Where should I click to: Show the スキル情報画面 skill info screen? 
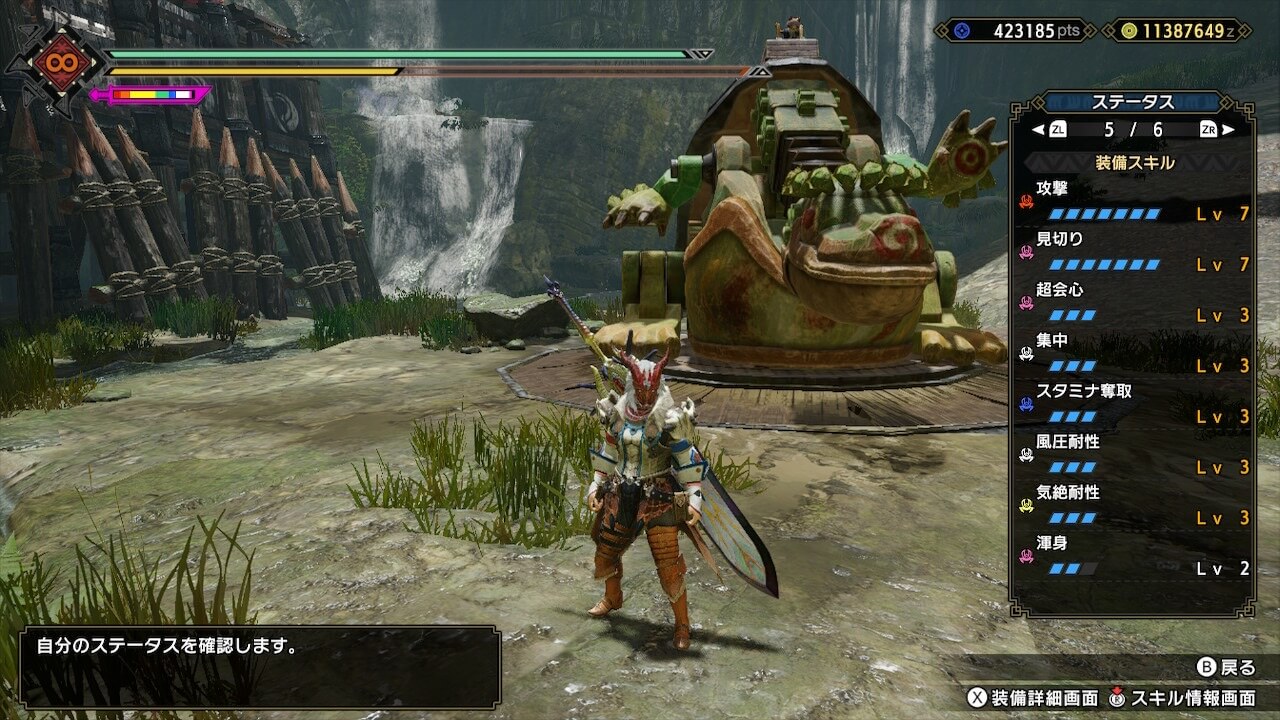click(1183, 697)
